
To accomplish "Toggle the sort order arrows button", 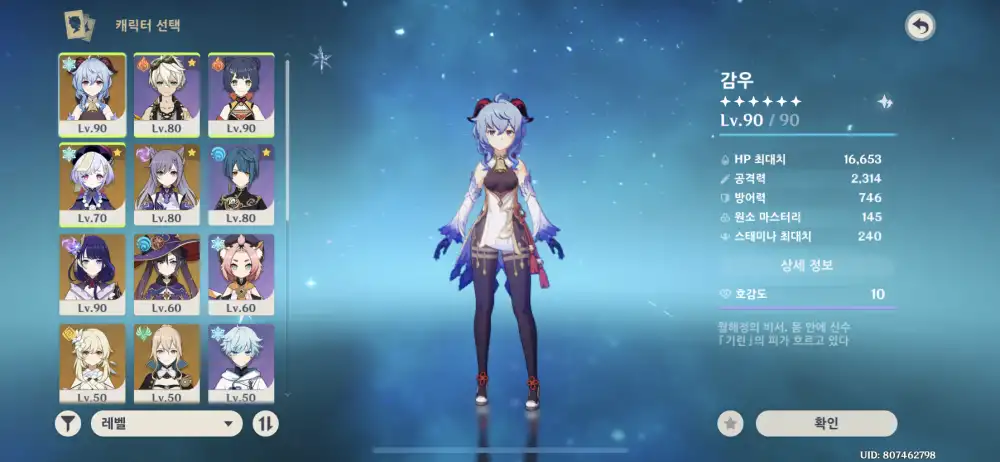I will (x=266, y=424).
